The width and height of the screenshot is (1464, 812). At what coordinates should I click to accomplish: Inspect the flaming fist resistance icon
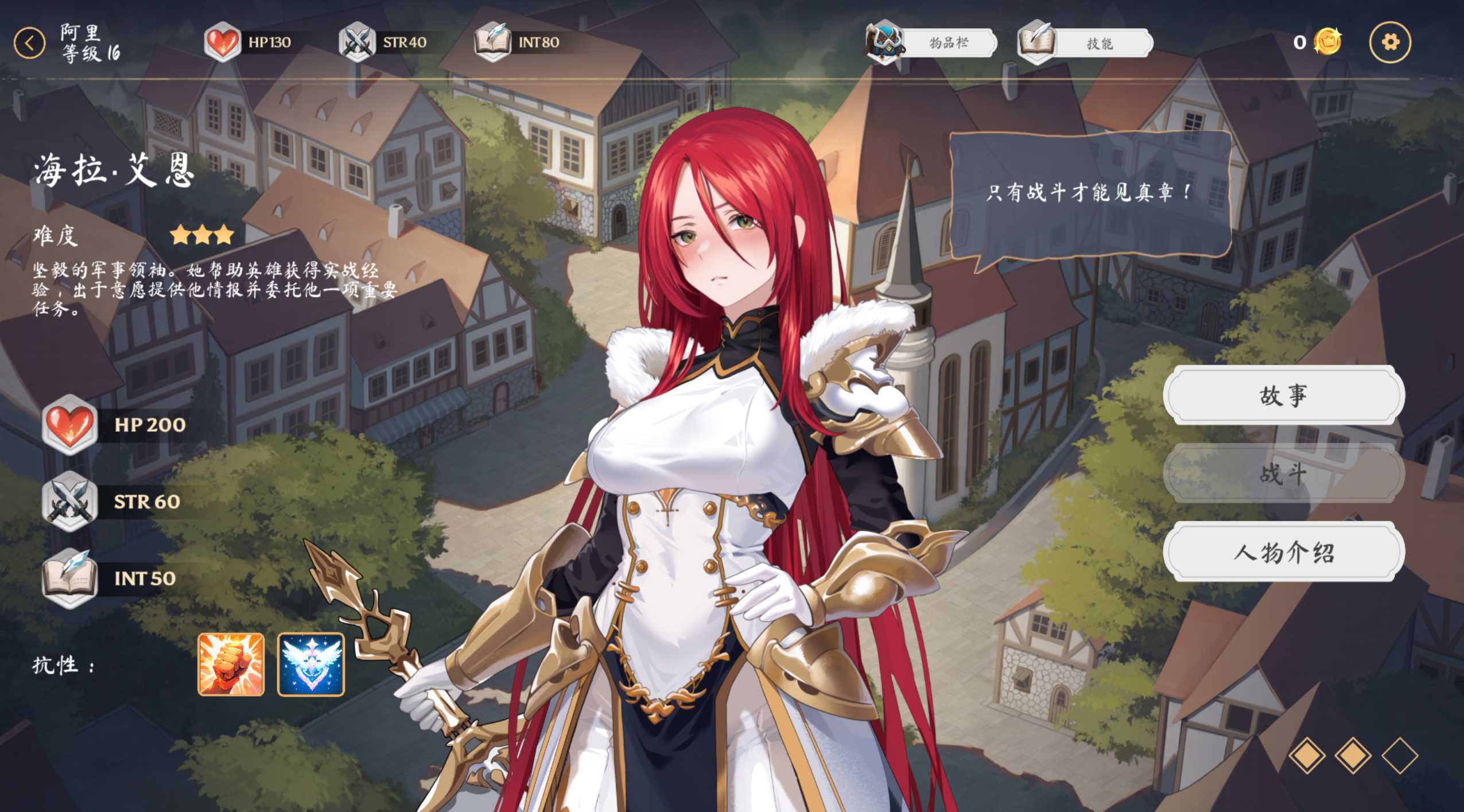click(231, 665)
